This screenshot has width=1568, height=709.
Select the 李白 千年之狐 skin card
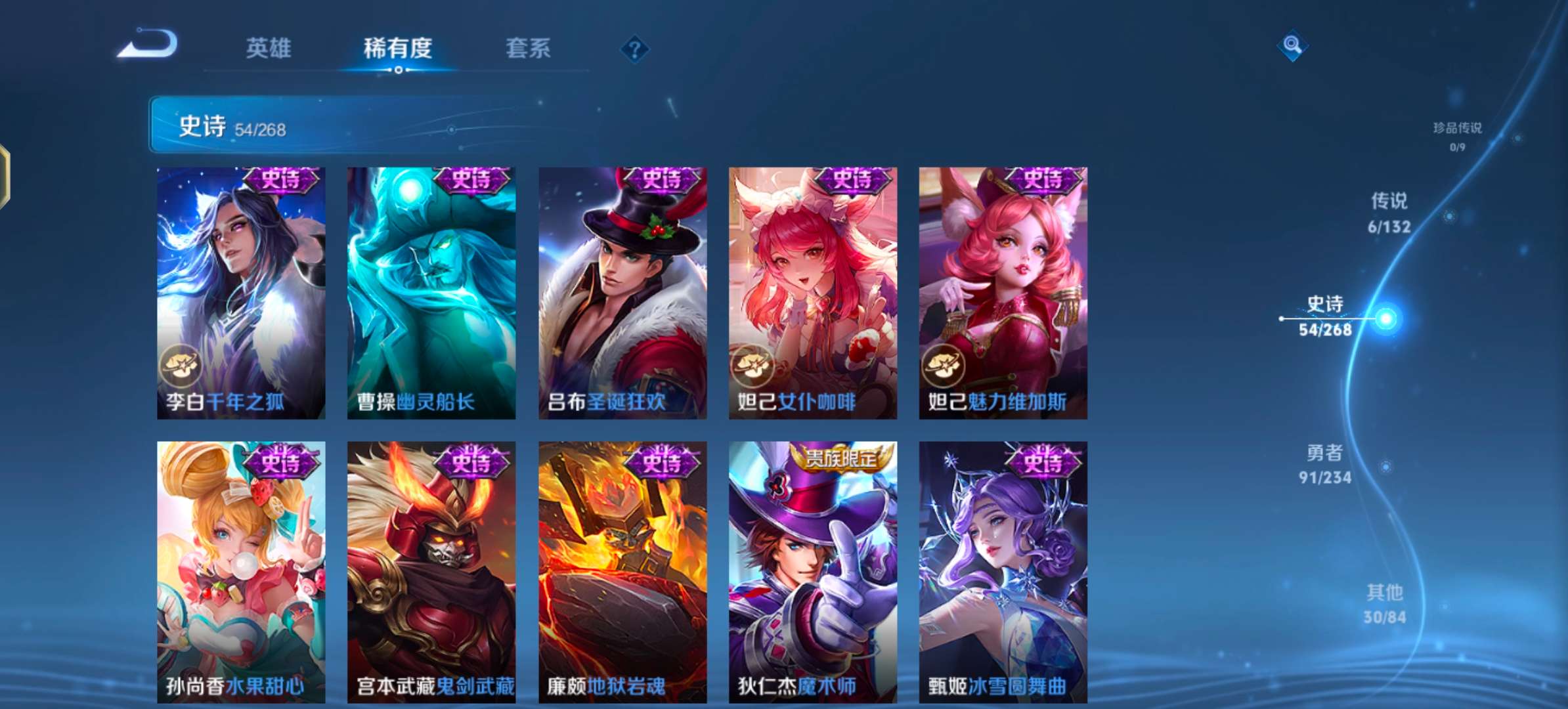coord(241,293)
